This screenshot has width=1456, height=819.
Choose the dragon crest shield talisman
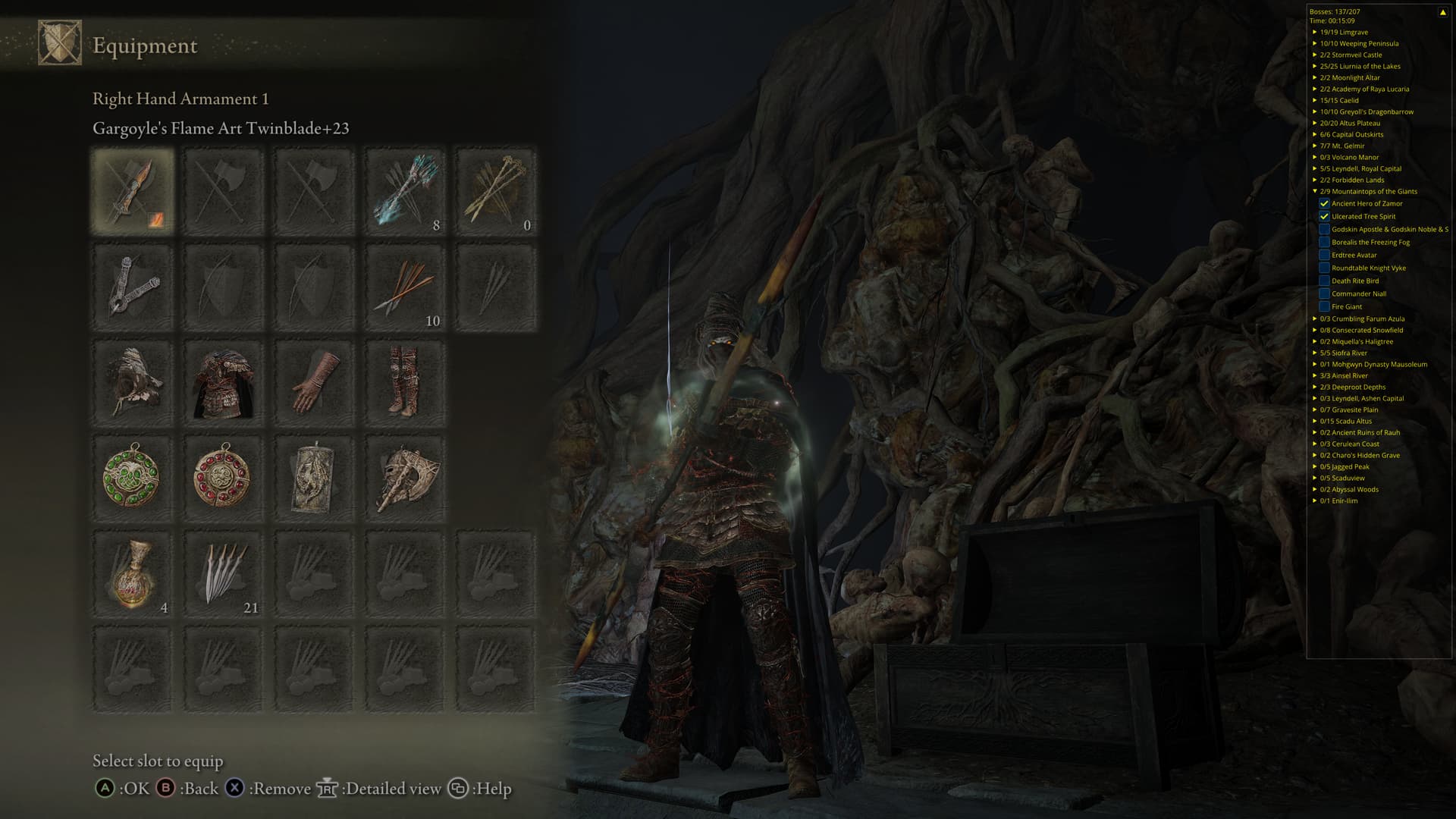click(314, 478)
